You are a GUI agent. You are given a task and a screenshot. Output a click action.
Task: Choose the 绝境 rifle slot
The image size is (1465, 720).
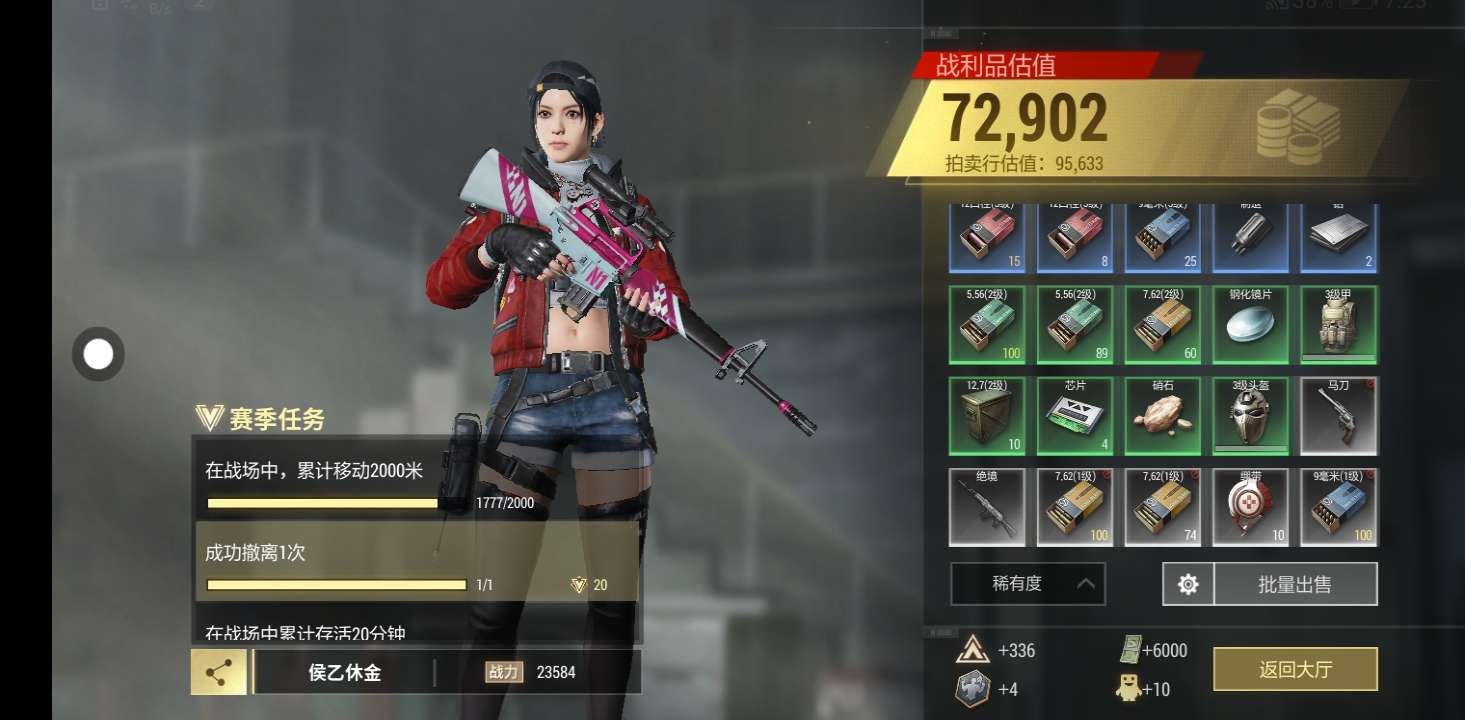987,507
